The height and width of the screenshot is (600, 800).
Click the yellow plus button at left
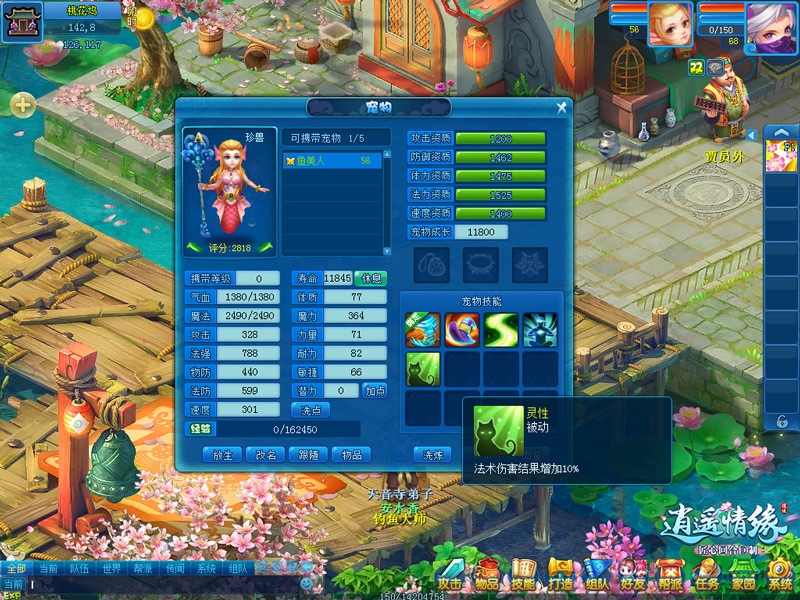click(x=23, y=103)
